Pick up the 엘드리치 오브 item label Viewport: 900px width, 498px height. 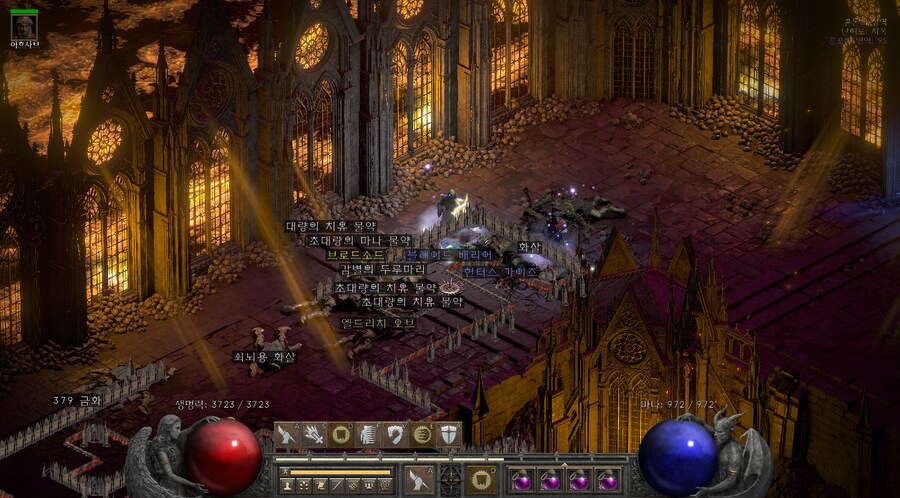(x=379, y=324)
